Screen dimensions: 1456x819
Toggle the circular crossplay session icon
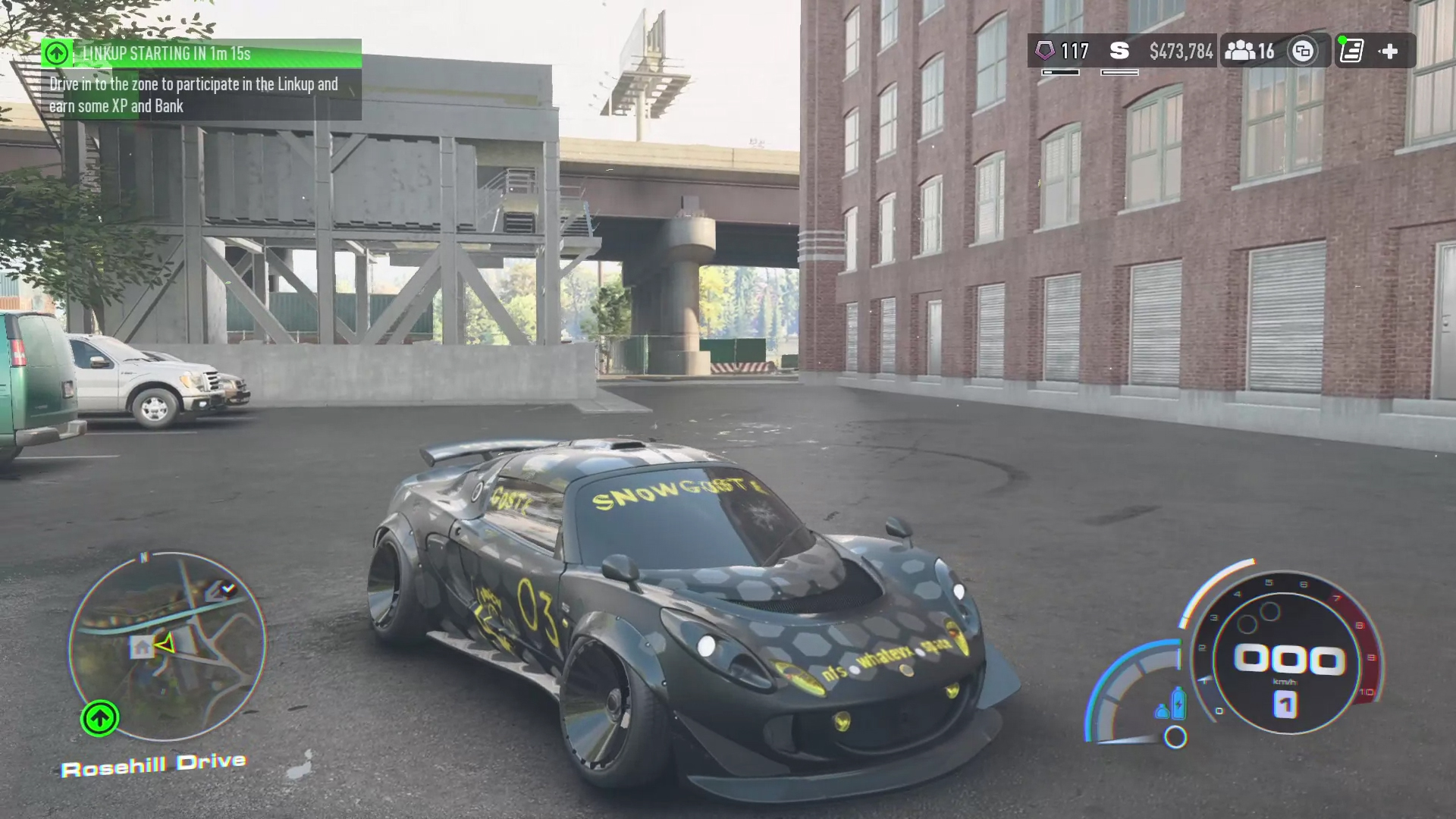point(1303,51)
